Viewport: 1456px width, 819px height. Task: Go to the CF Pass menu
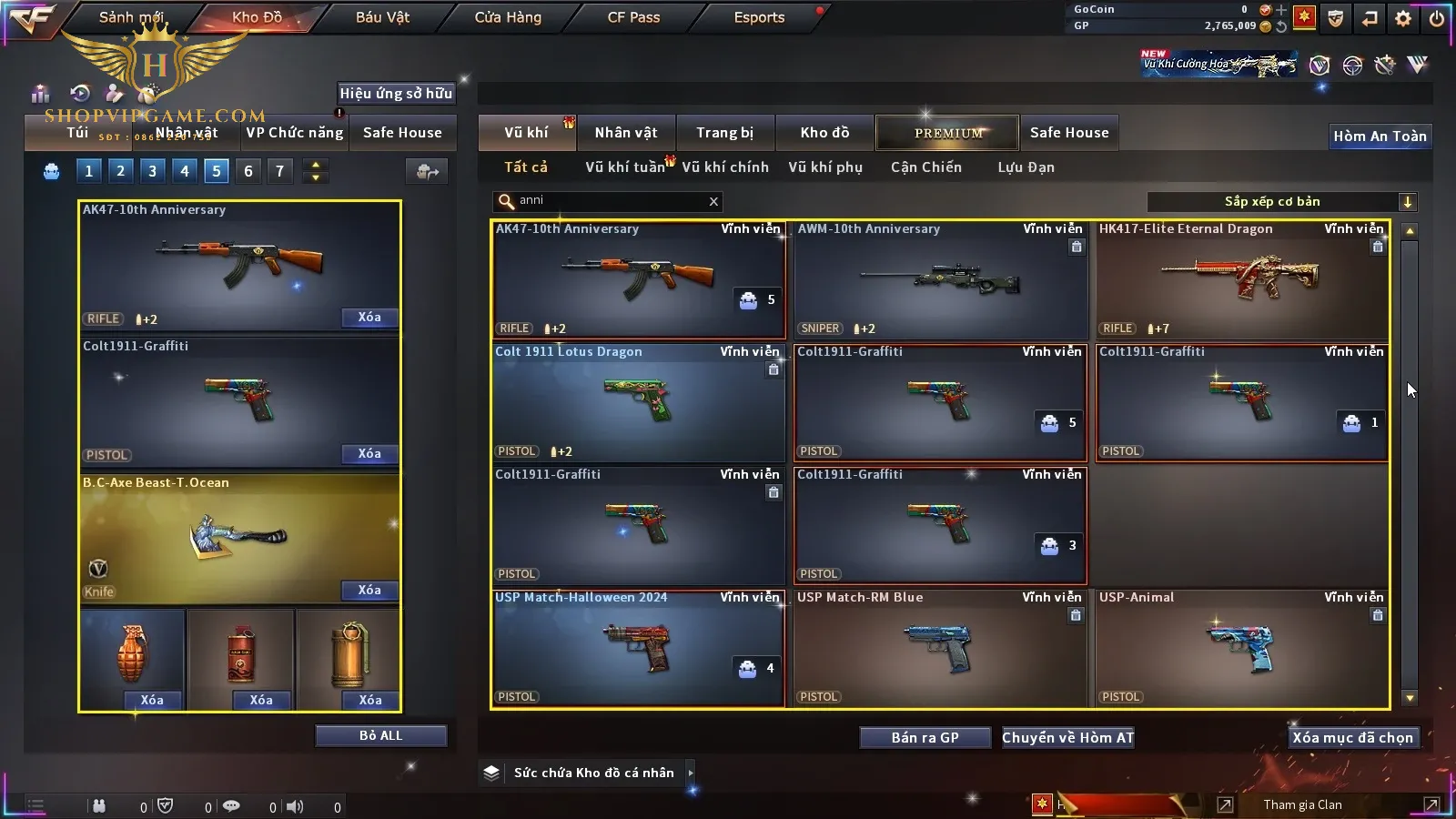pos(633,17)
